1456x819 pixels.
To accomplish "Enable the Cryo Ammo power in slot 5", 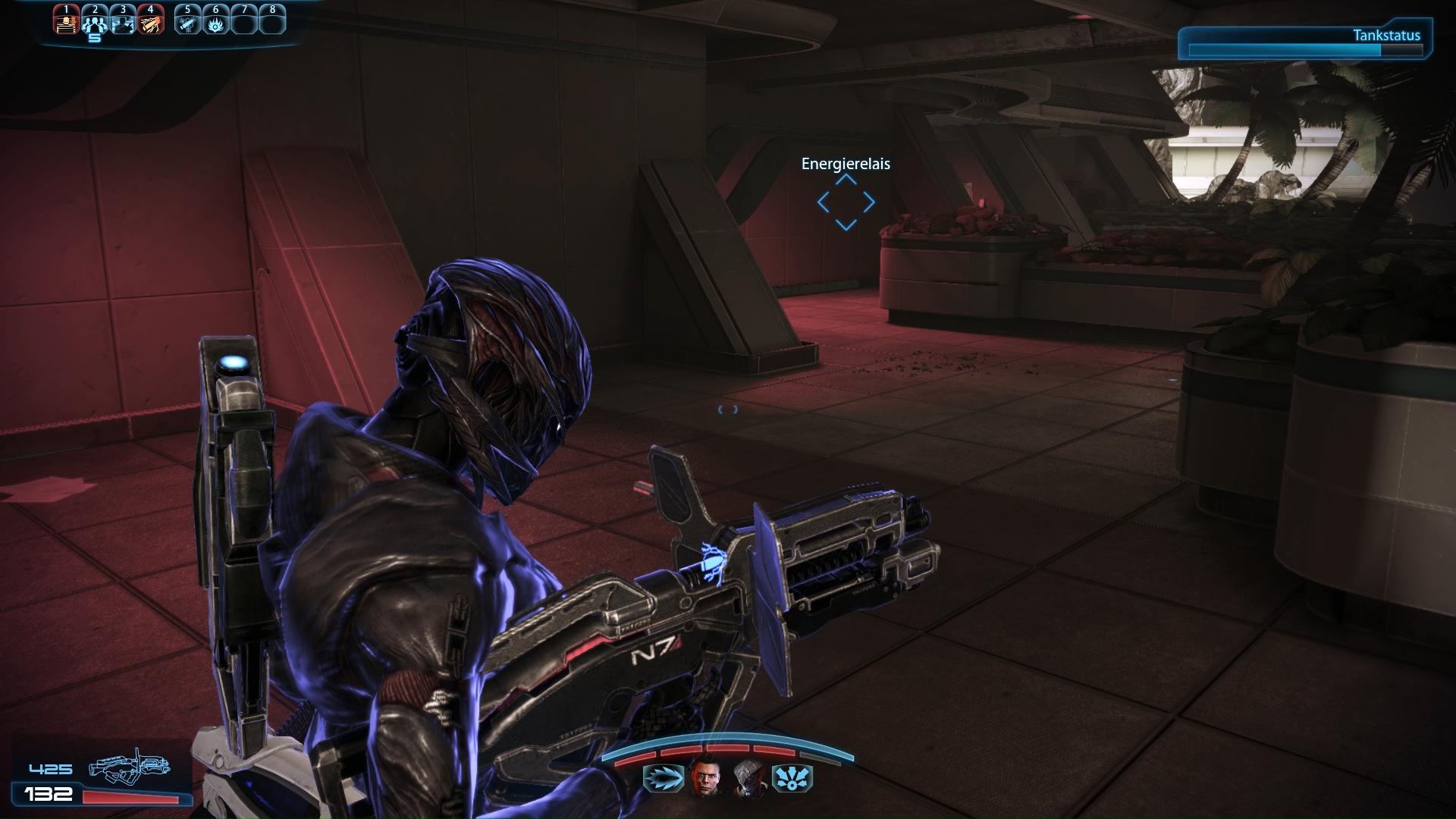I will tap(187, 21).
